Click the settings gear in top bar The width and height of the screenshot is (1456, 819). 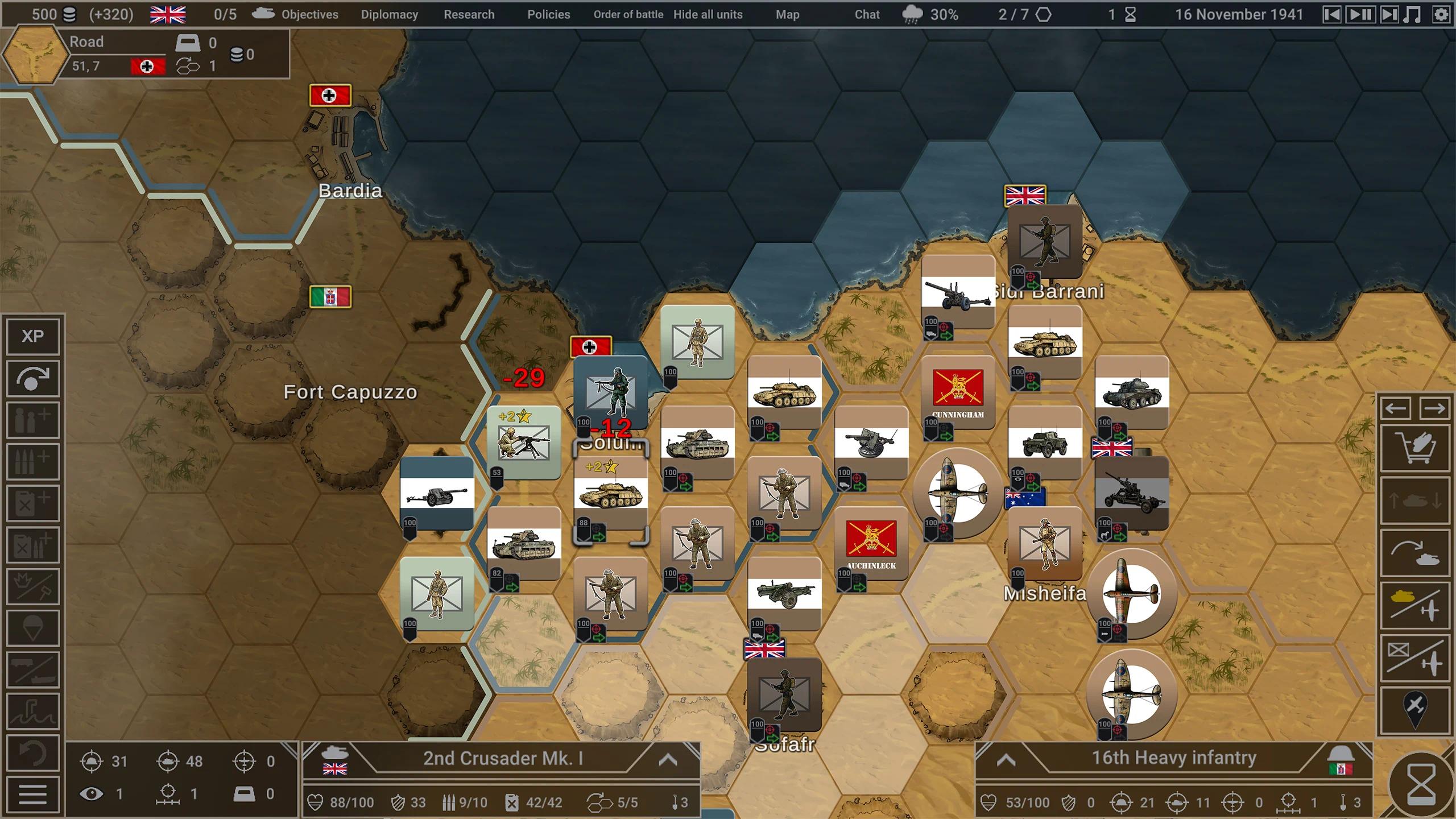tap(1443, 14)
